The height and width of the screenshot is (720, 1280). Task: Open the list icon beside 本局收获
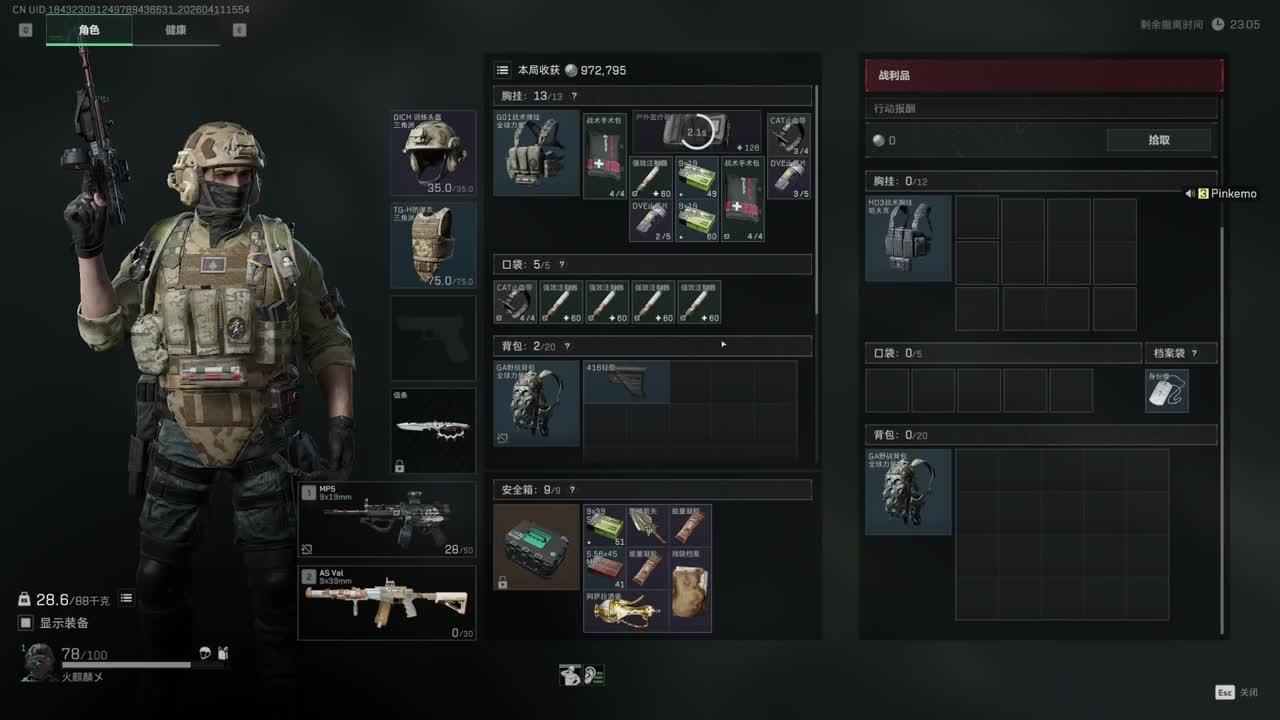click(503, 70)
